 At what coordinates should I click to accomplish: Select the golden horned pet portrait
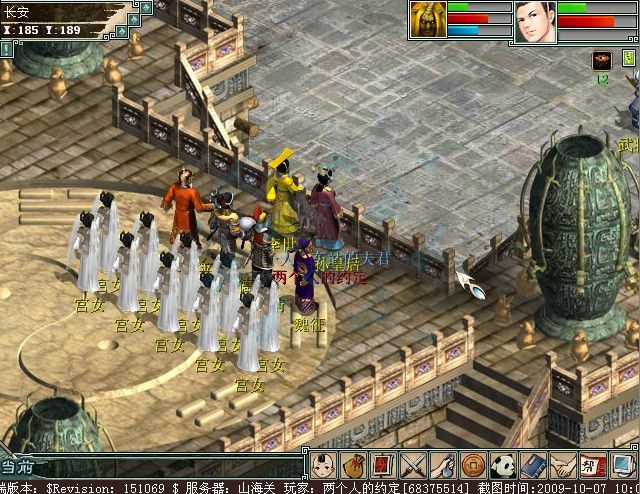427,20
